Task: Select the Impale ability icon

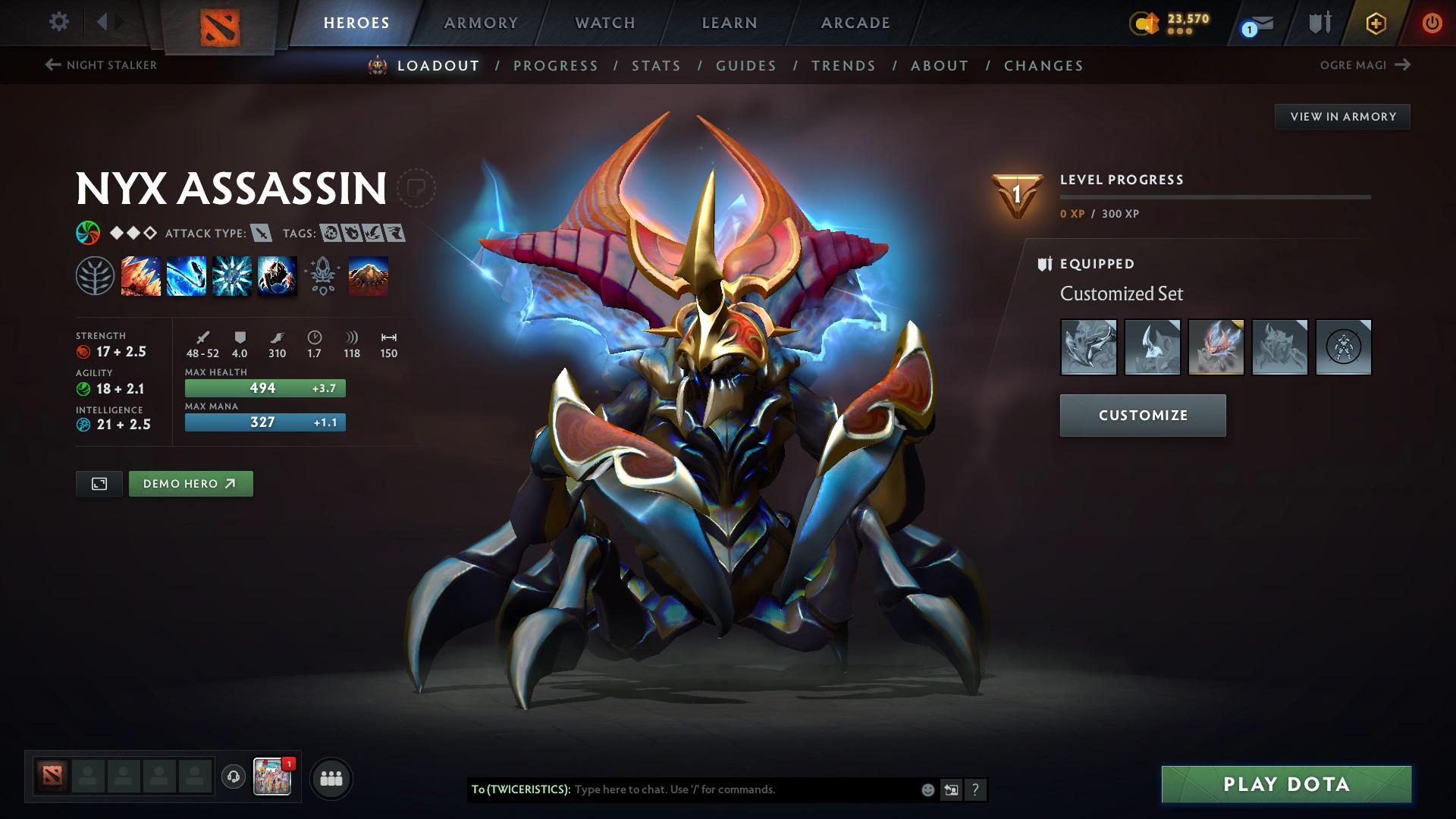Action: 141,275
